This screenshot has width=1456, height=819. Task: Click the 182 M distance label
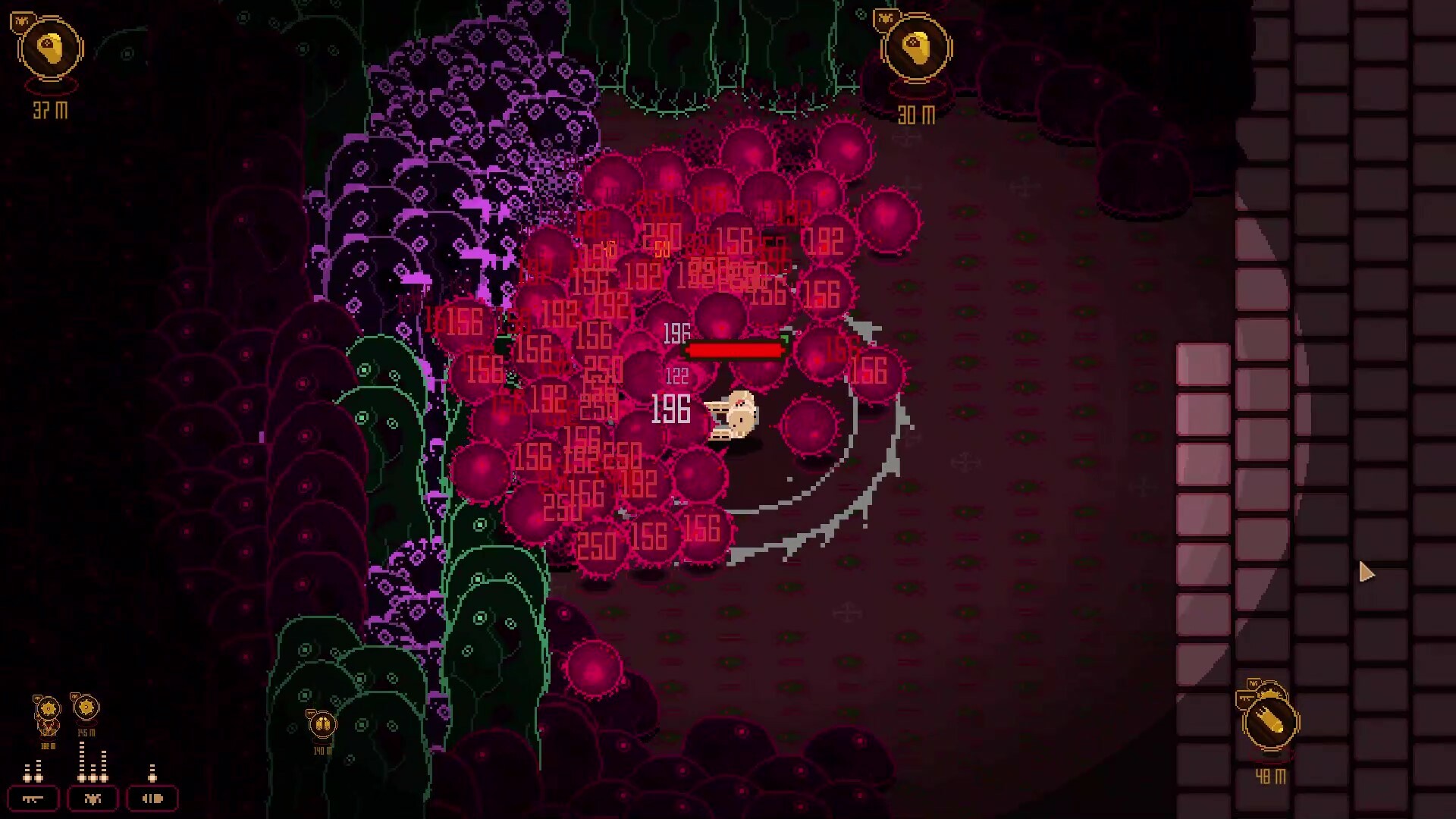(47, 745)
